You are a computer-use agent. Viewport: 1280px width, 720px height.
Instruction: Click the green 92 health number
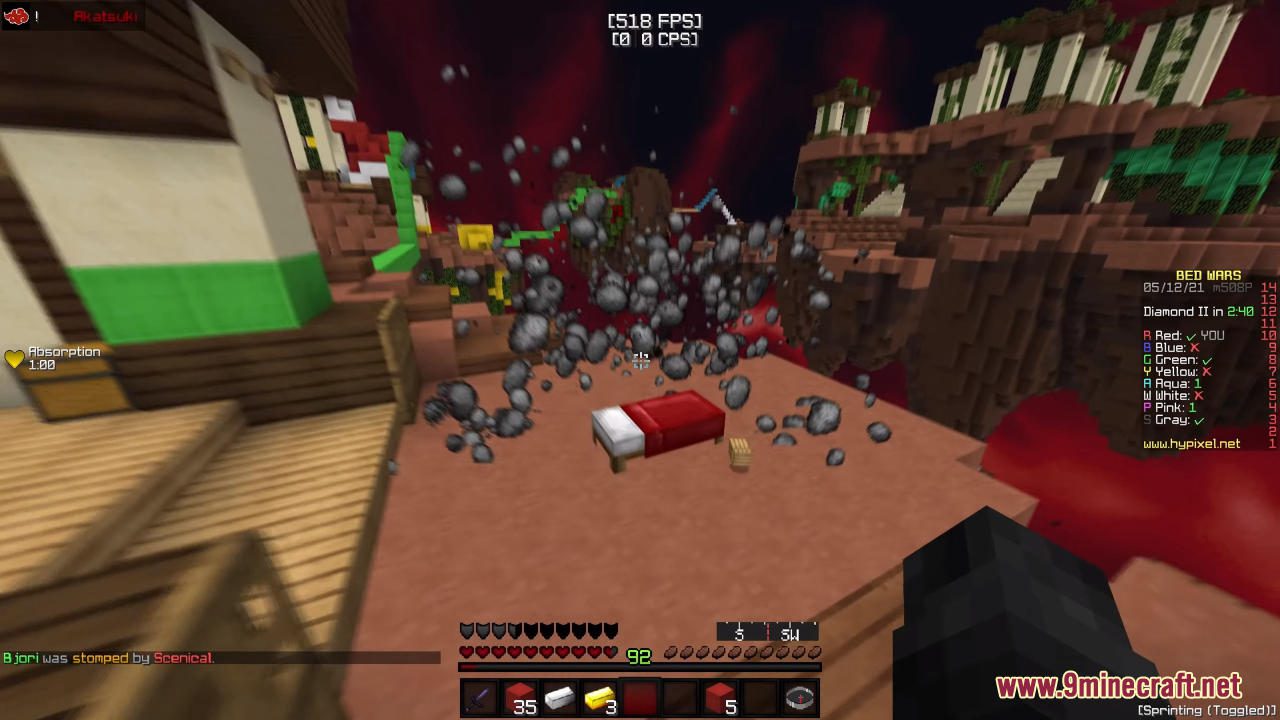click(639, 657)
